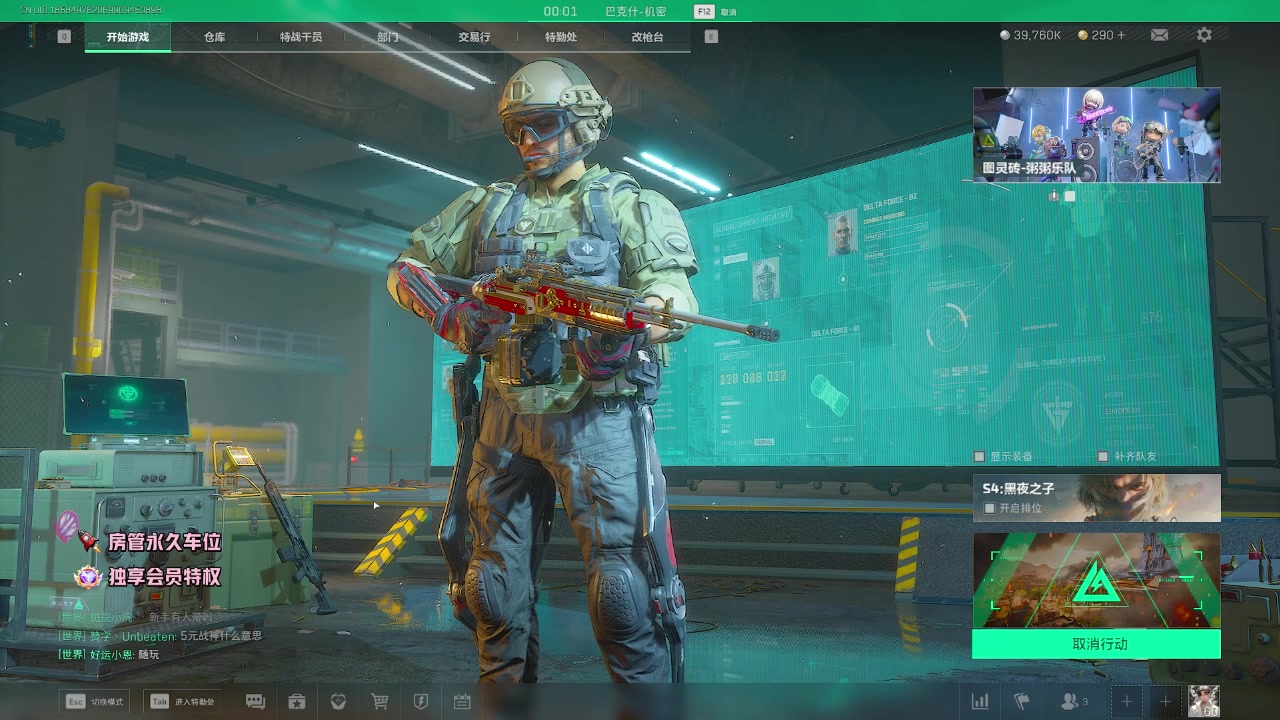Open the mail envelope icon
1280x720 pixels.
pyautogui.click(x=1159, y=35)
